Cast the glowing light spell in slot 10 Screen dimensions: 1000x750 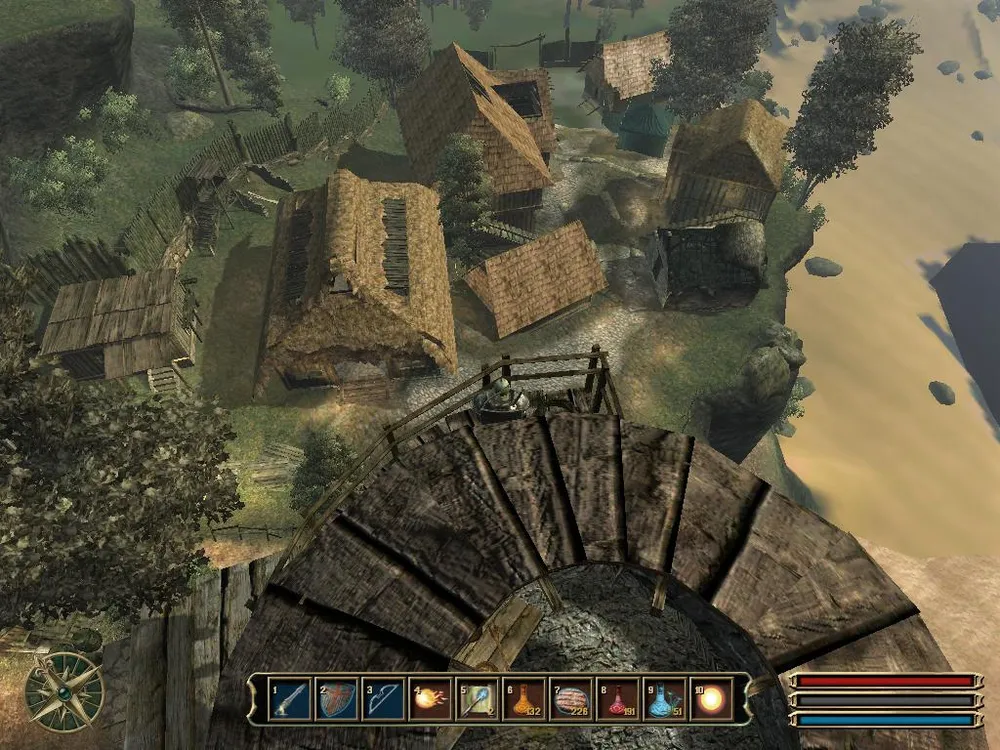coord(713,698)
